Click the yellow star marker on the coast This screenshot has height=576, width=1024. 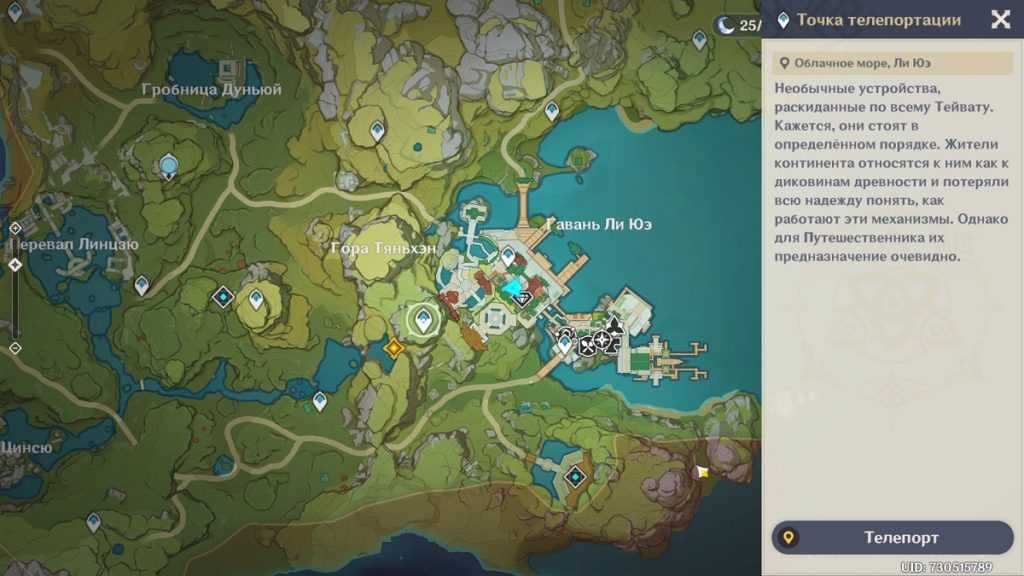point(703,471)
